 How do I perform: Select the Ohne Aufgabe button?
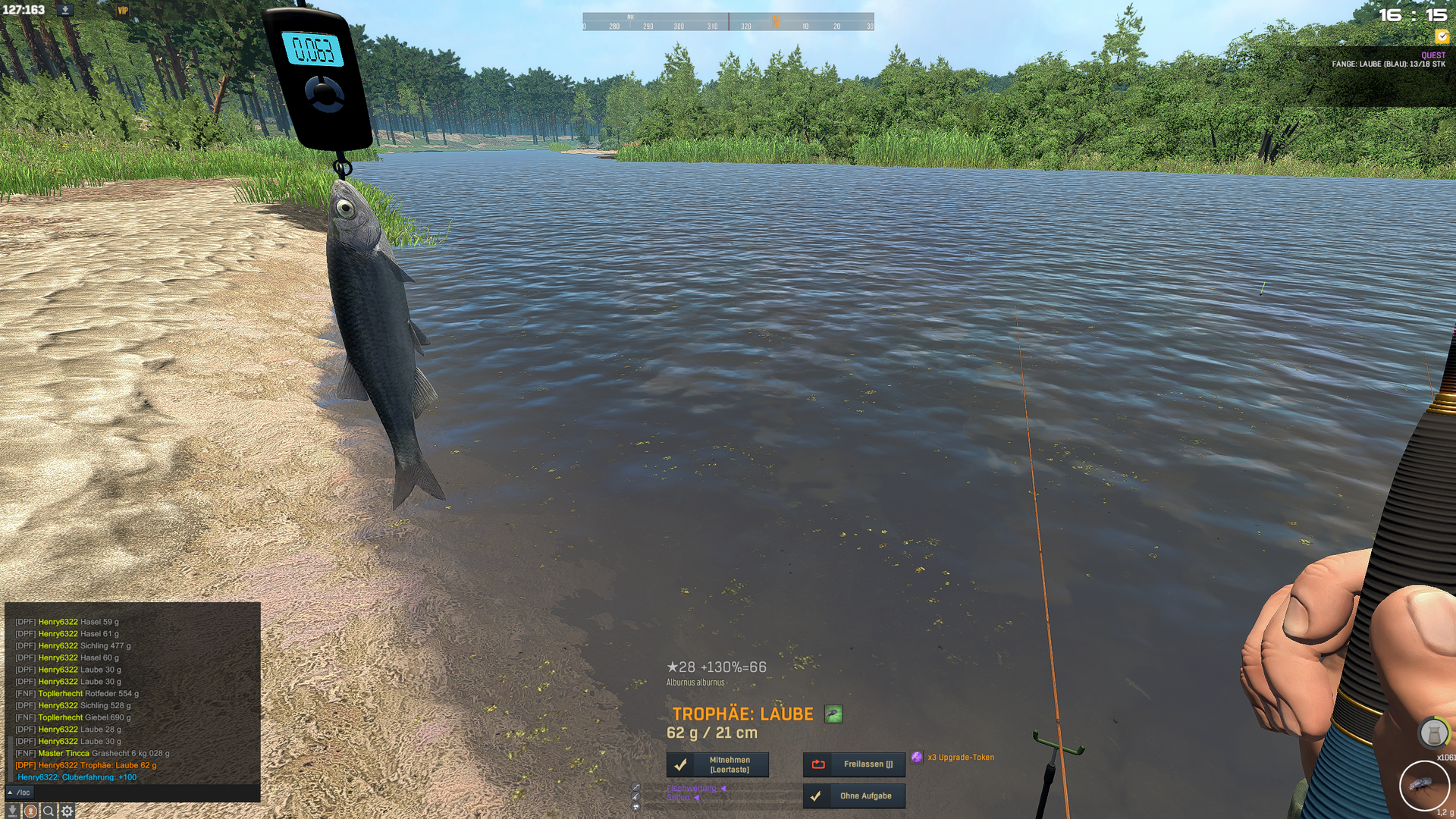pos(854,796)
